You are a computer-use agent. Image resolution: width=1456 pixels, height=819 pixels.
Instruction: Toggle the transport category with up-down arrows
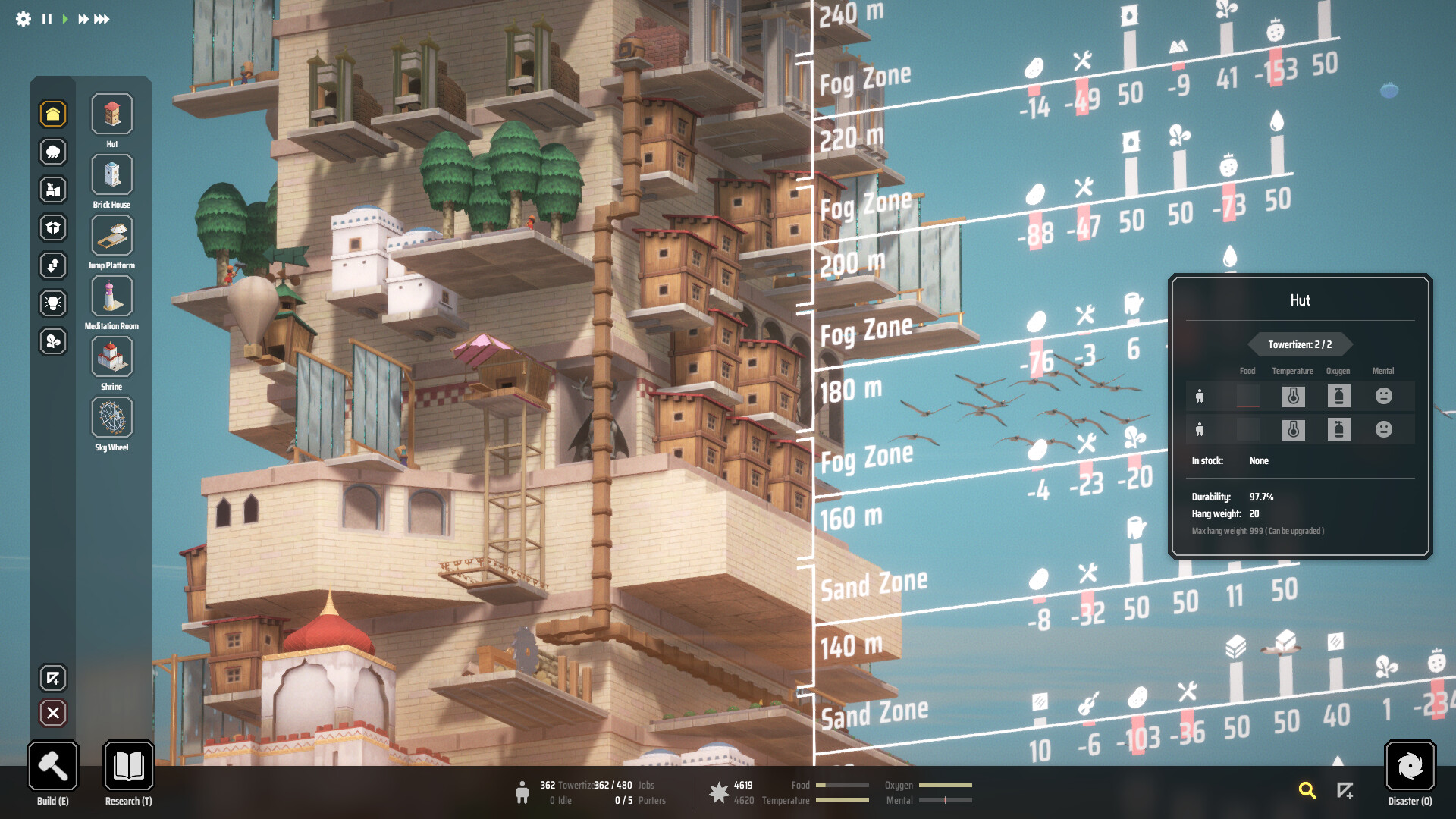coord(53,265)
